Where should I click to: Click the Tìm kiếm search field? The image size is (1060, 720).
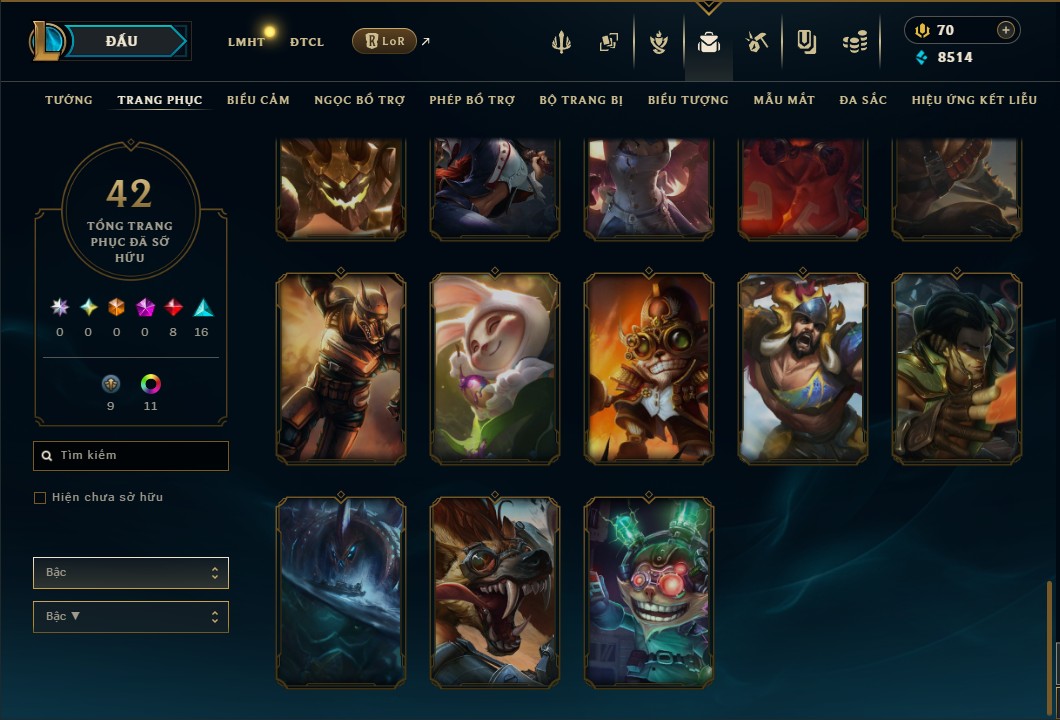(131, 456)
